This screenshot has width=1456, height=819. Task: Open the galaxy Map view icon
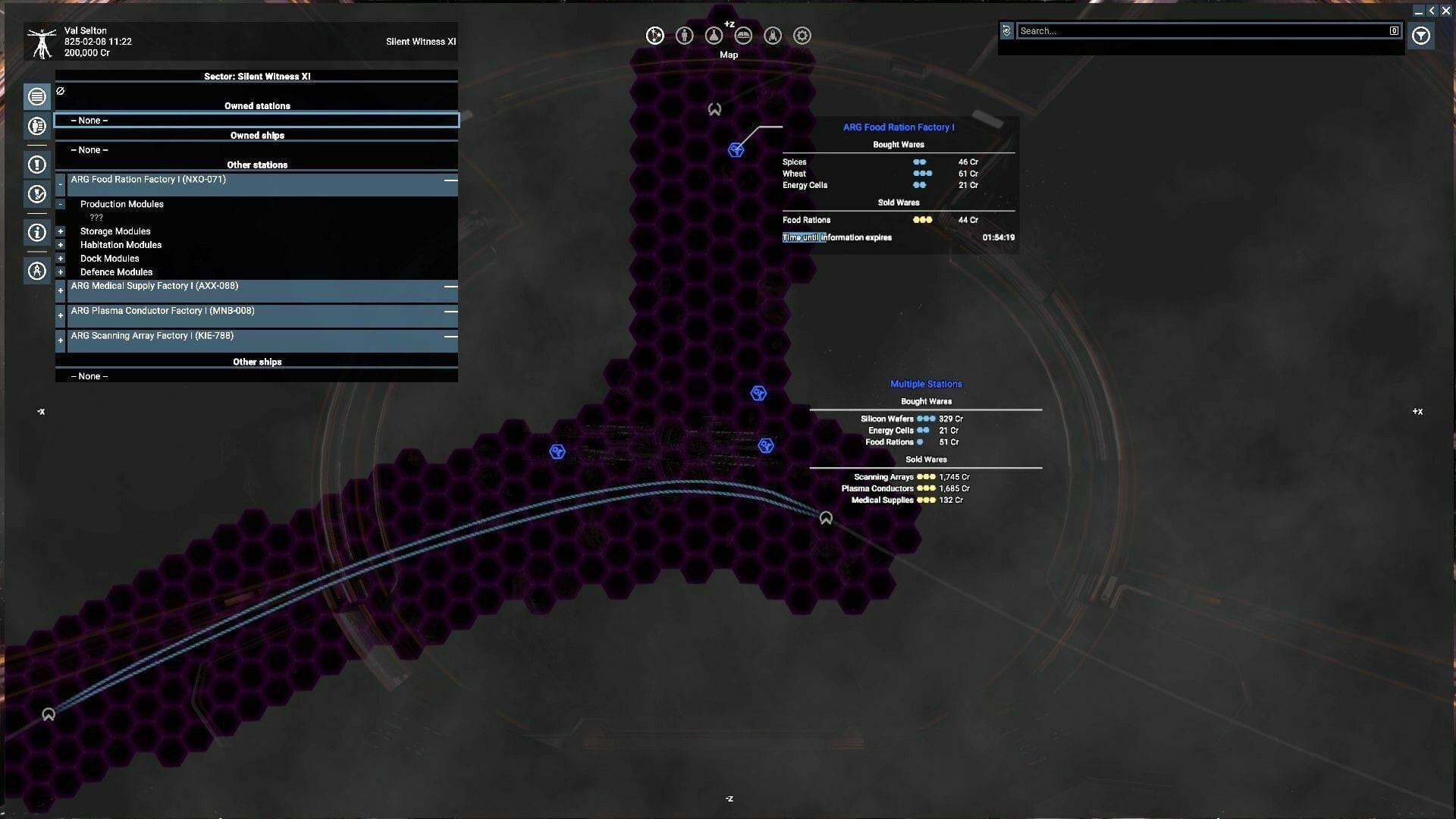pyautogui.click(x=654, y=35)
